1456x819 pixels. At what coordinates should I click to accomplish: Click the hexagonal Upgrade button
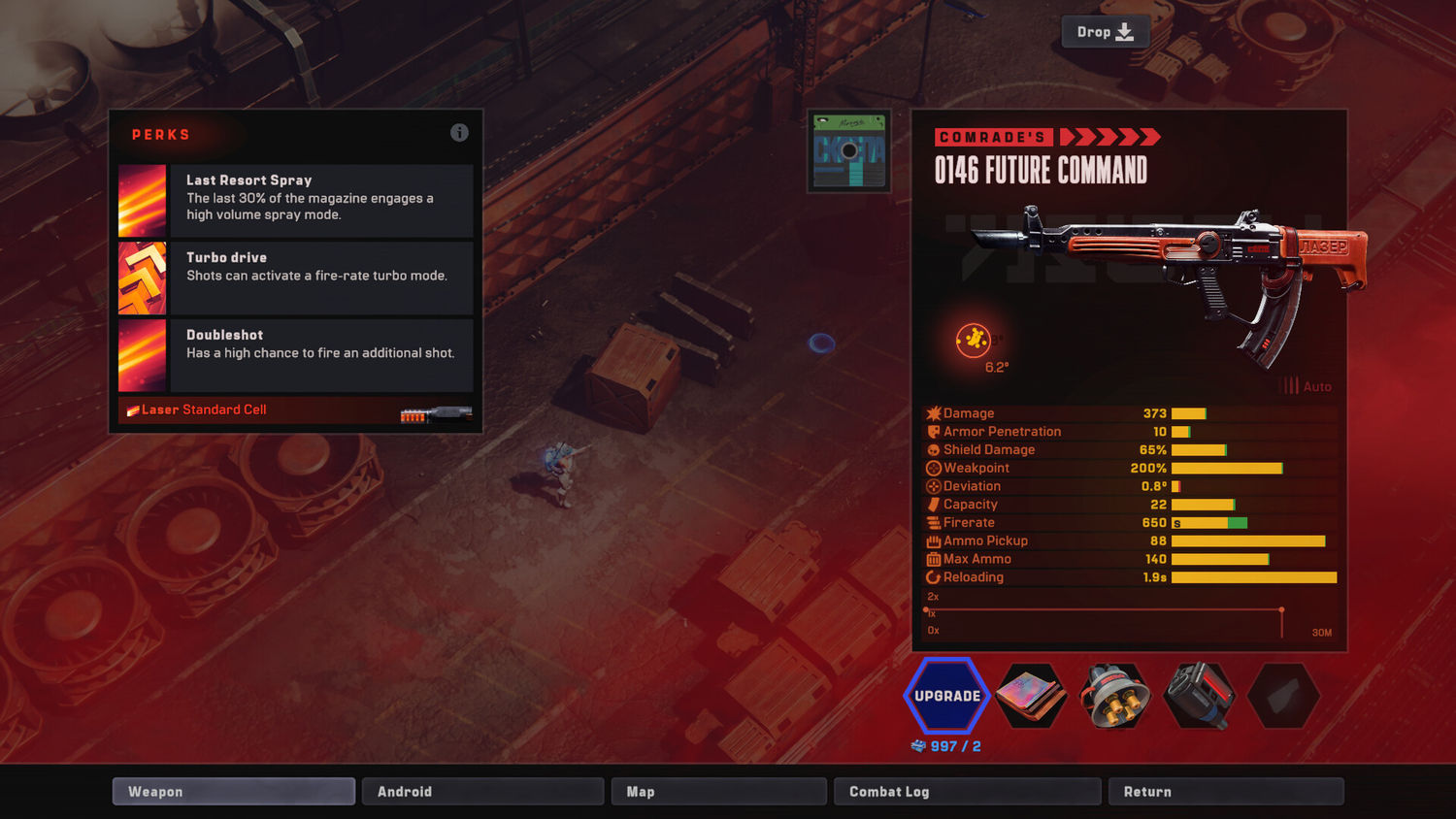[946, 696]
